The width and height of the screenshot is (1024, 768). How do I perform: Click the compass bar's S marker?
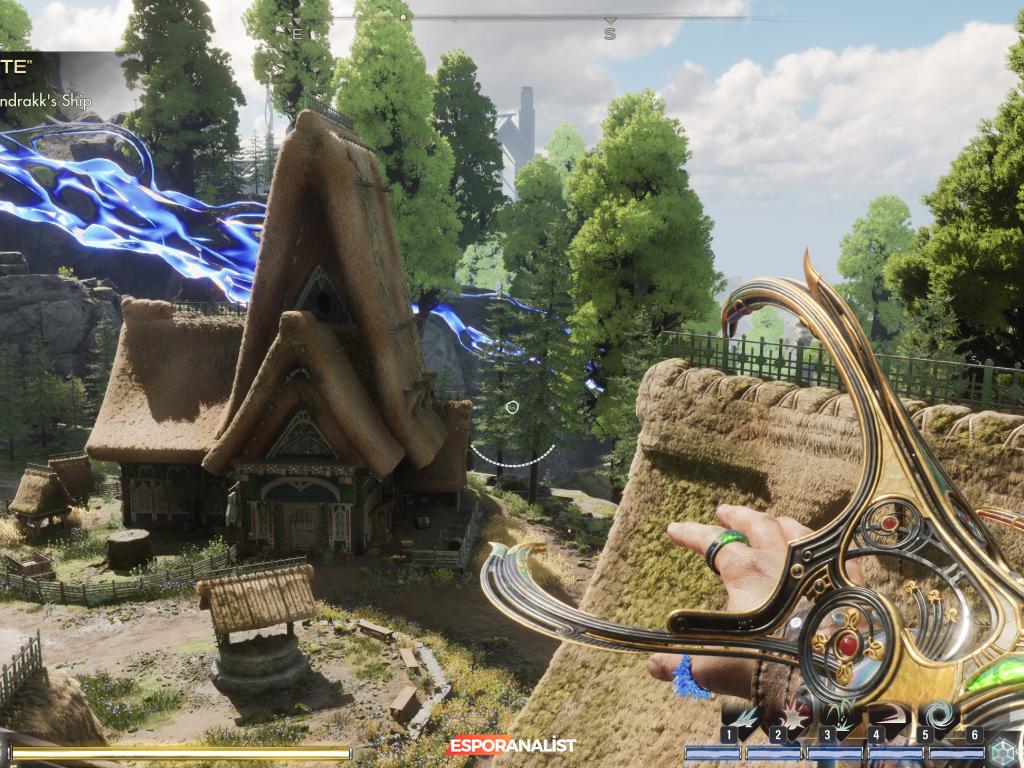(x=610, y=33)
